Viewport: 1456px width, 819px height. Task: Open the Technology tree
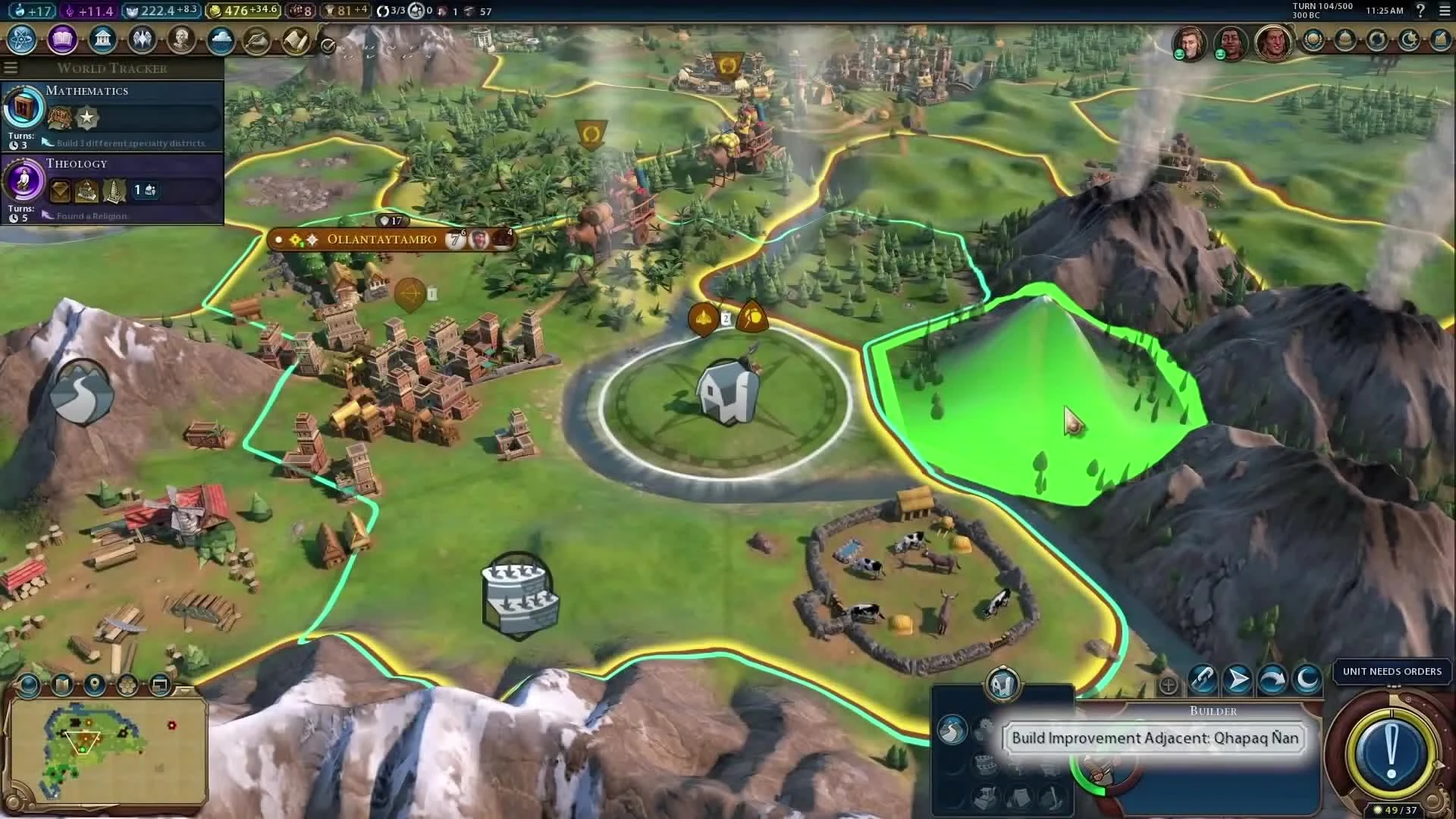[20, 41]
